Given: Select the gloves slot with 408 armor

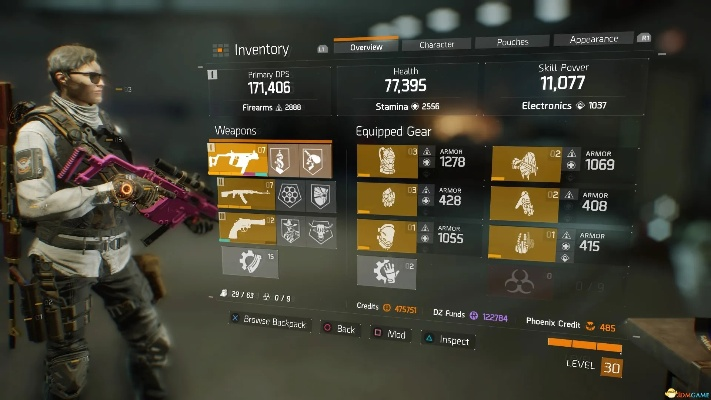Looking at the screenshot, I should point(527,204).
